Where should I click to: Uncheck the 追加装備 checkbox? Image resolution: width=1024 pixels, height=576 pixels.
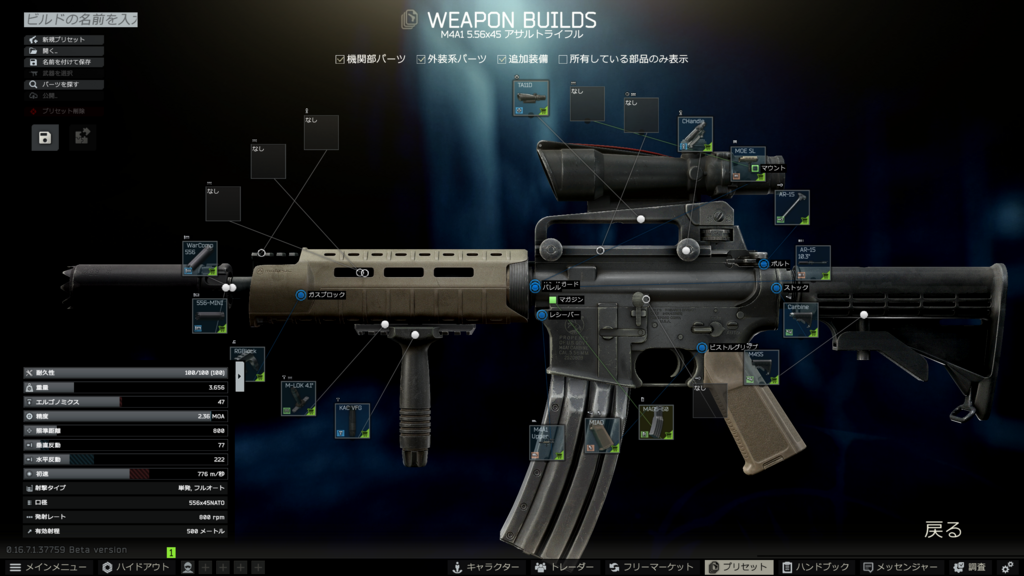click(x=503, y=60)
